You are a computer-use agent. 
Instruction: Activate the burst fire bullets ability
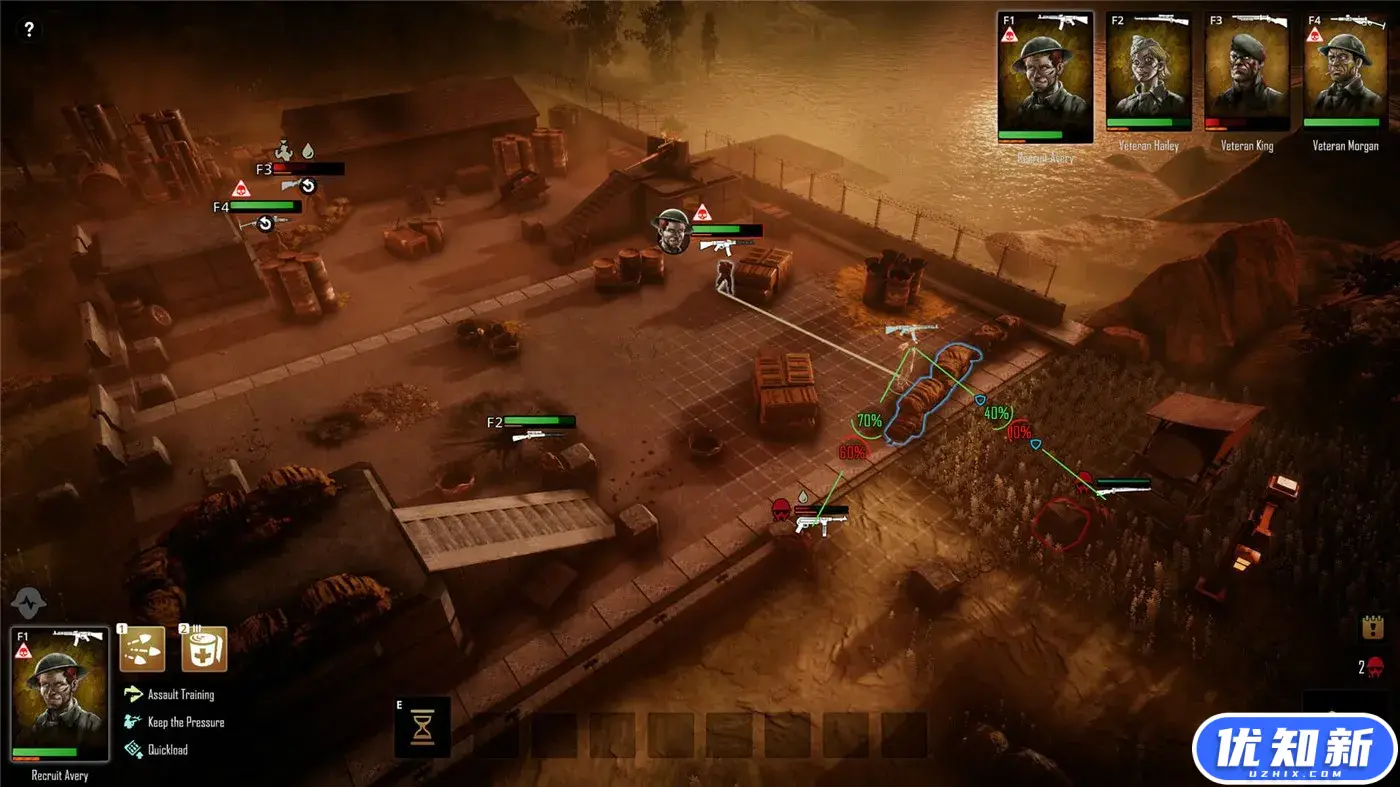[x=142, y=649]
